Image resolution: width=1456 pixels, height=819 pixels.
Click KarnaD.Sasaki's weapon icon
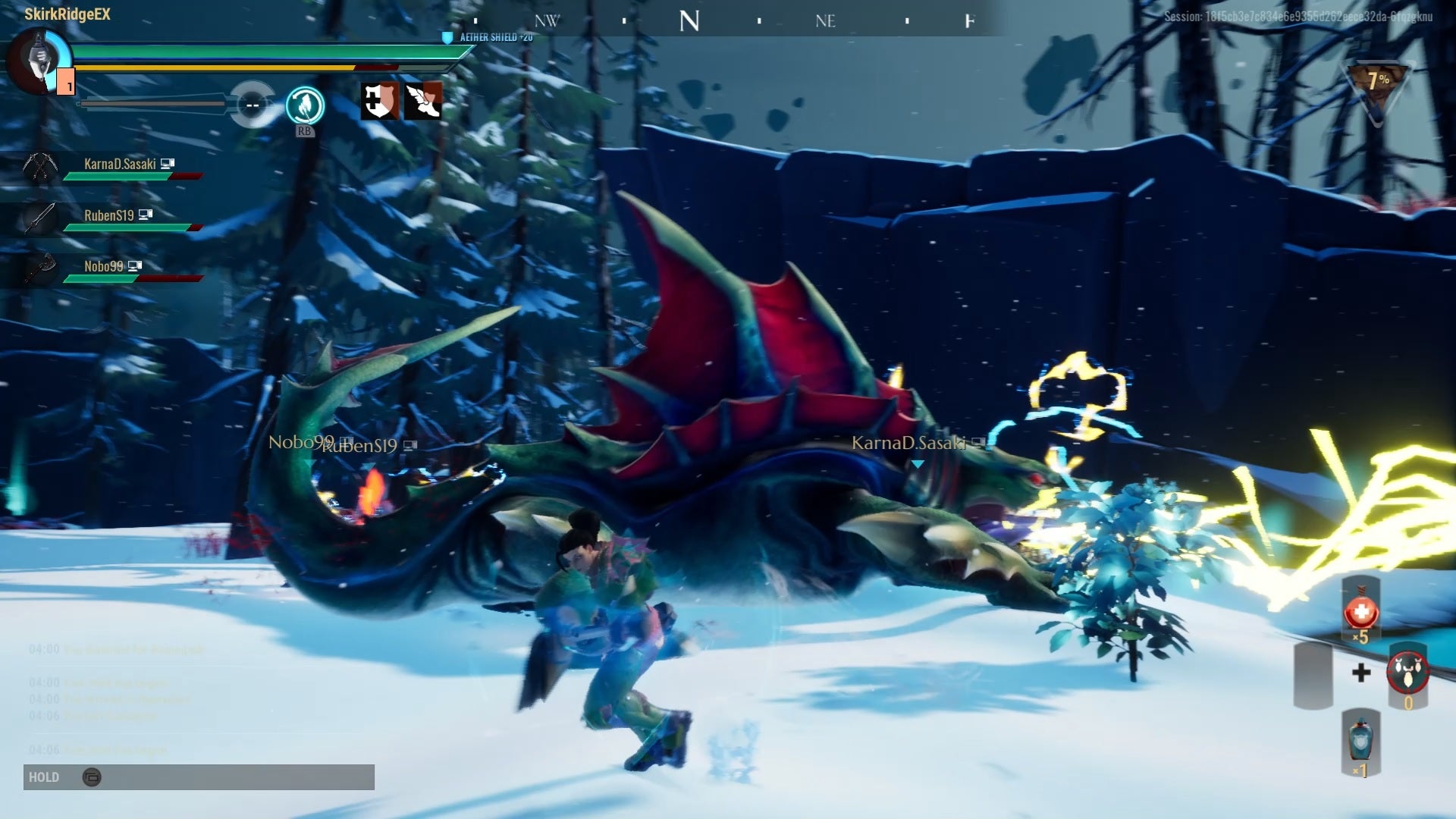coord(42,165)
